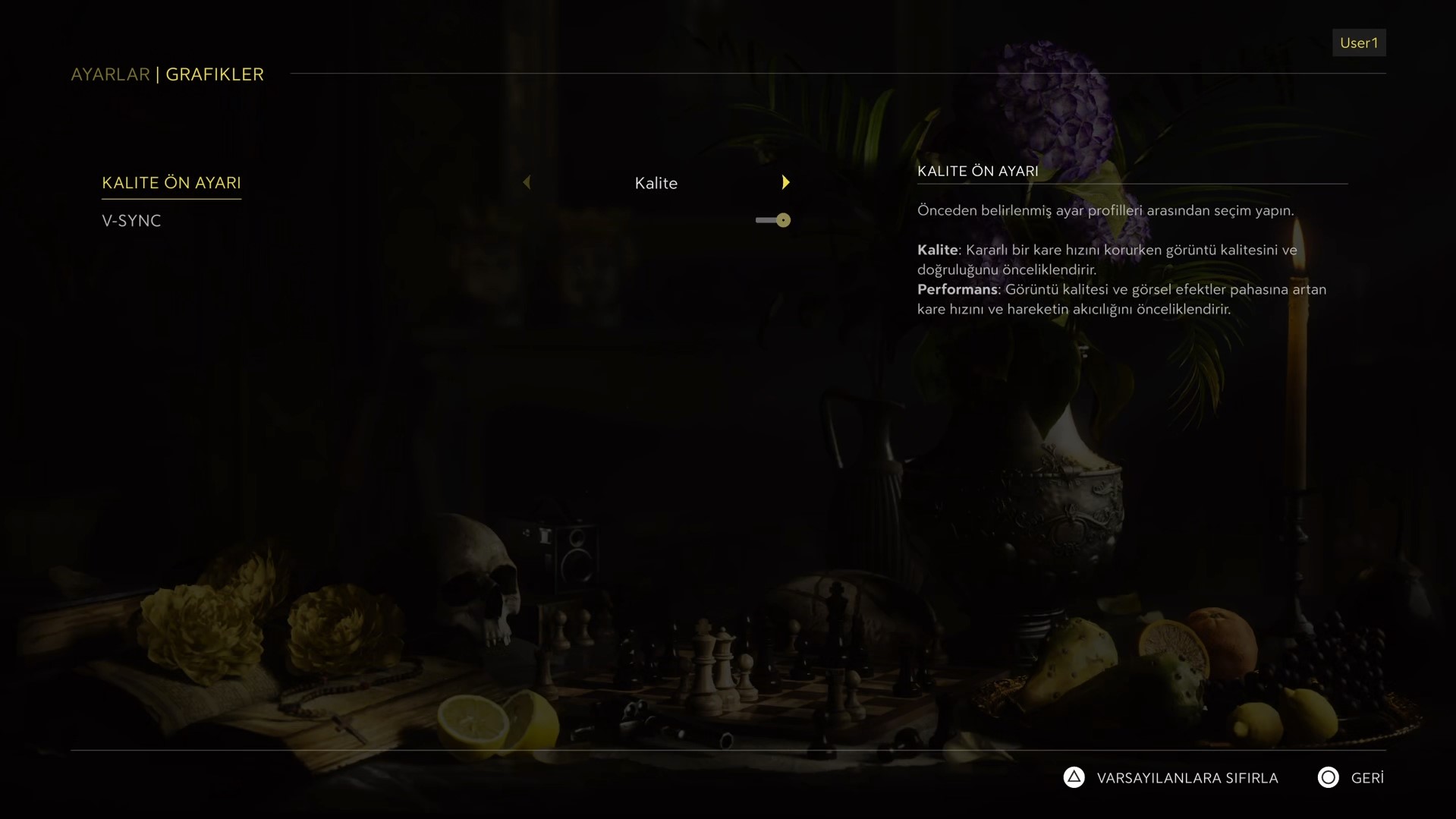1456x819 pixels.
Task: Select the KALITE ÖN AYARI setting row
Action: tap(171, 183)
